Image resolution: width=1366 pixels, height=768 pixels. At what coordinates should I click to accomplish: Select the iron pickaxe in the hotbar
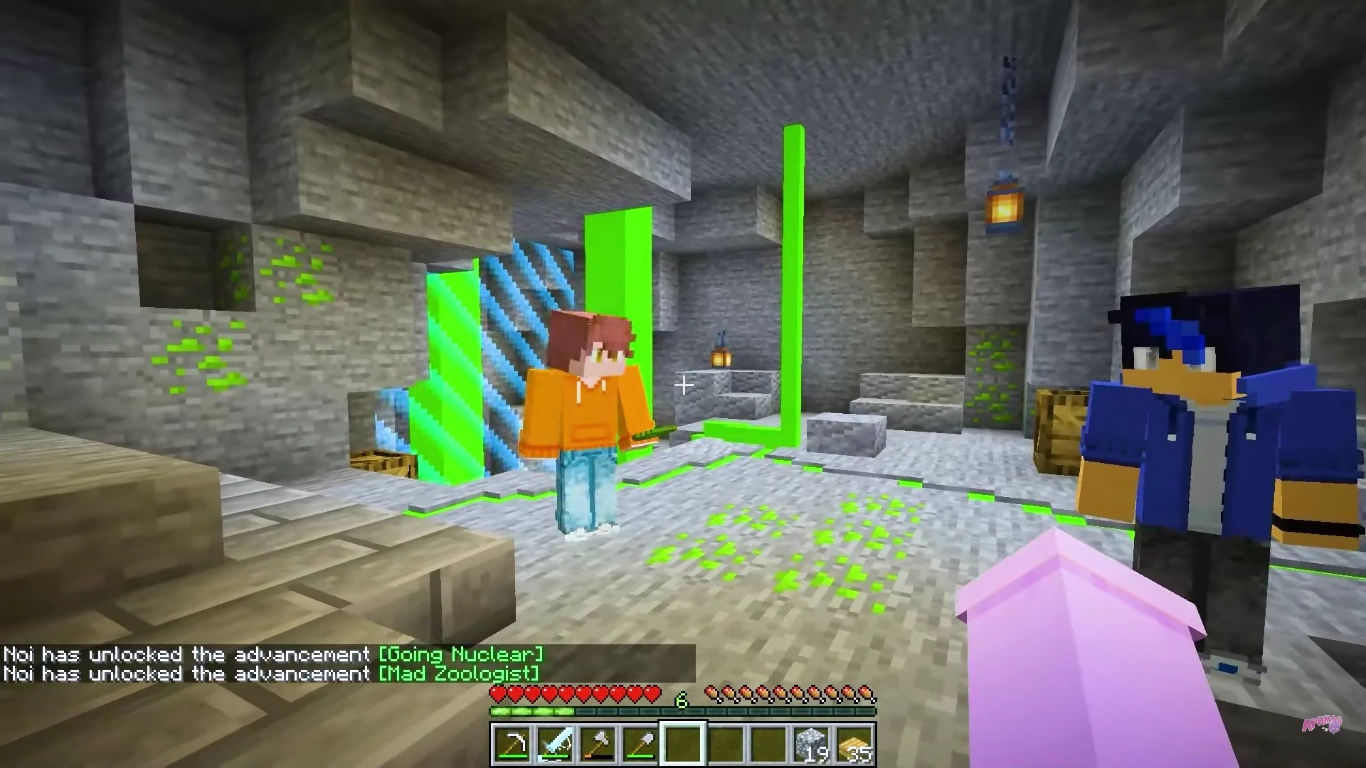510,744
